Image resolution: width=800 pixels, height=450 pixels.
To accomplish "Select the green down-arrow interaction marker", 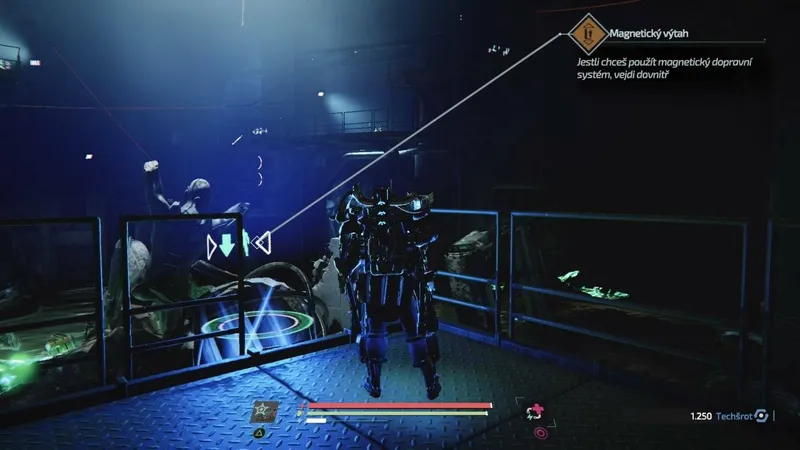I will click(227, 243).
